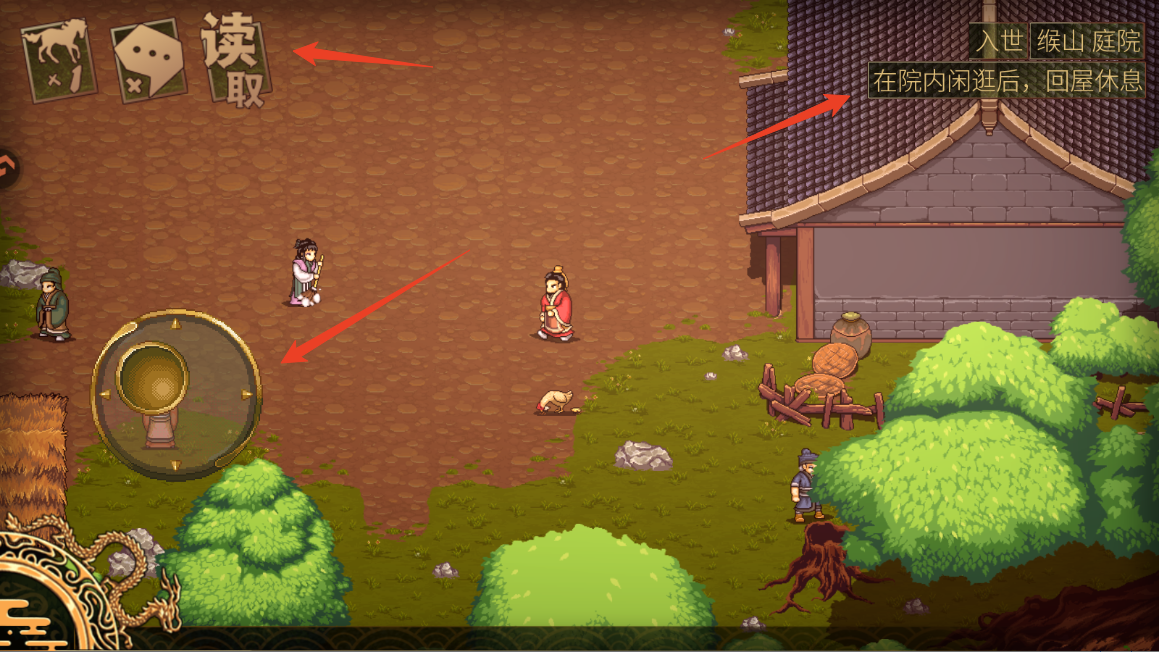Viewport: 1159px width, 652px height.
Task: Open the quest tracker about resting indoors
Action: (1006, 81)
